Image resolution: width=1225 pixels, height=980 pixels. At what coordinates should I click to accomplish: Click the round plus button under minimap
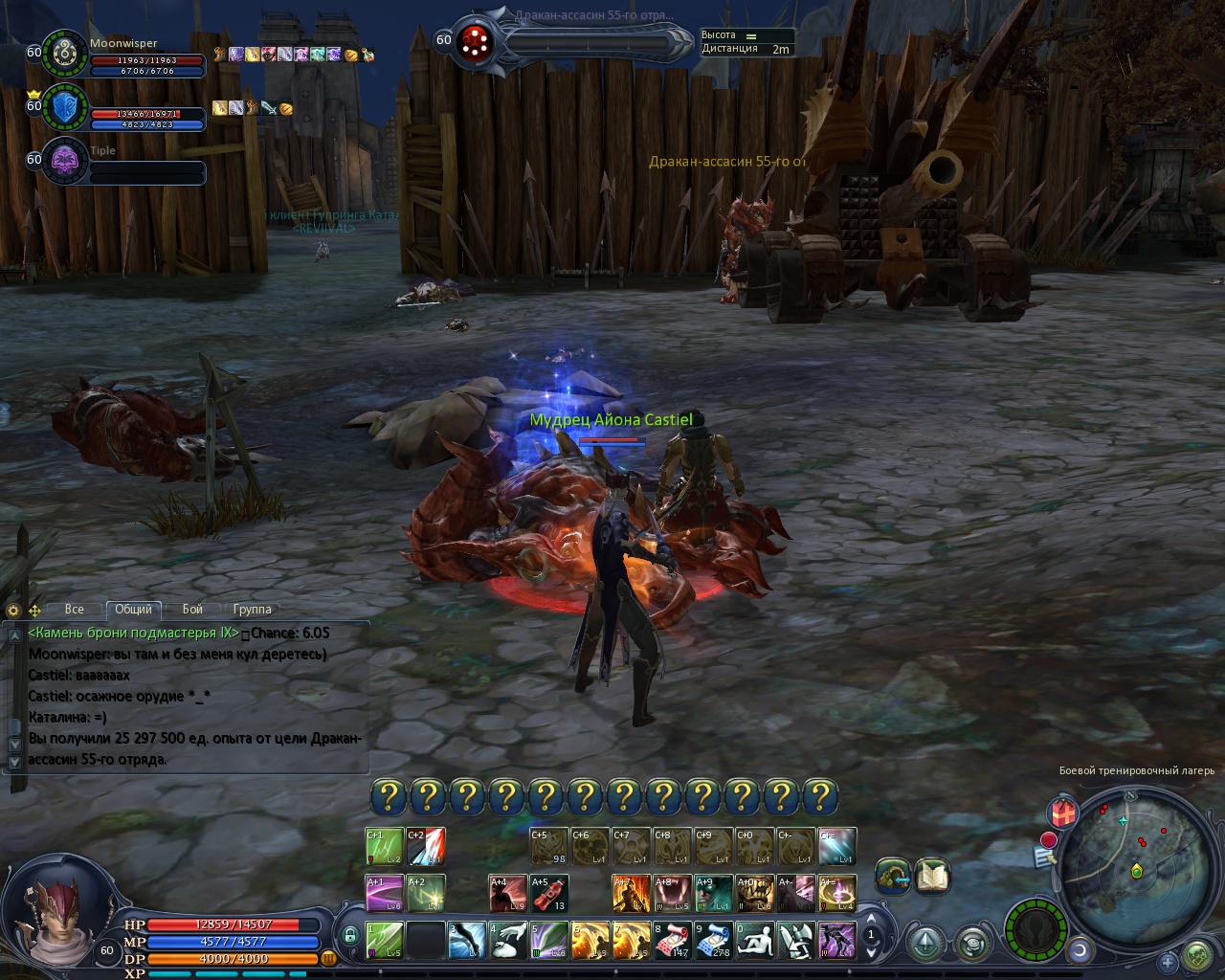1168,961
